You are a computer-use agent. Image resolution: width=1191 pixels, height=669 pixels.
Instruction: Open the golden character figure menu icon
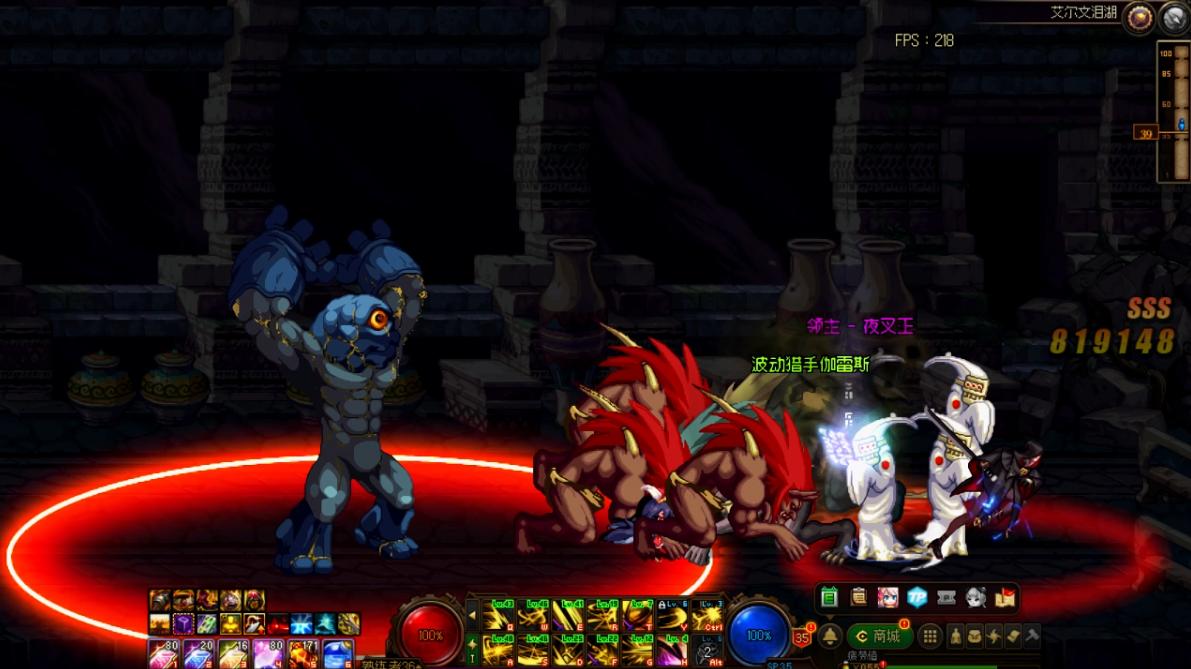pyautogui.click(x=956, y=636)
